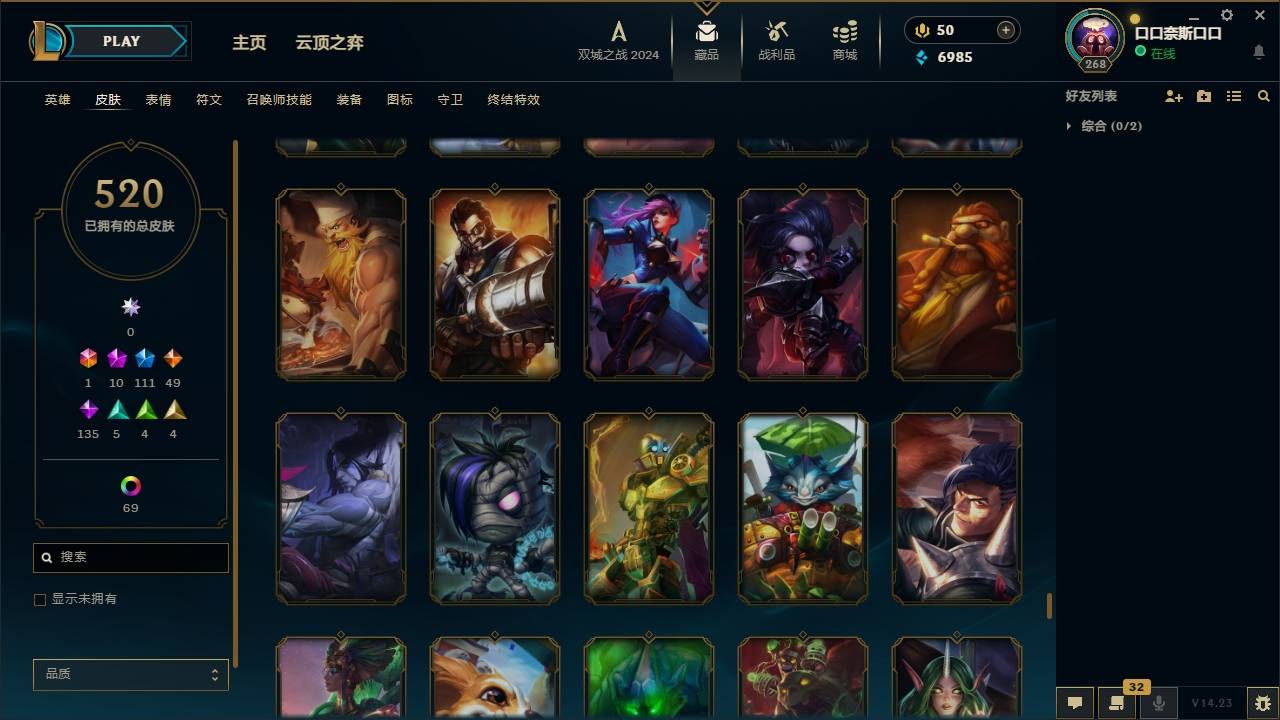Toggle compact friend list view
Screen dimensions: 1280x720
1234,95
